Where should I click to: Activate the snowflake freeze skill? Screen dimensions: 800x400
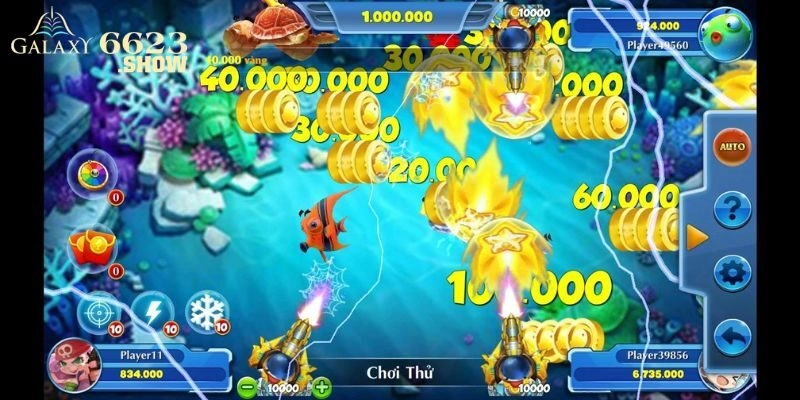208,310
